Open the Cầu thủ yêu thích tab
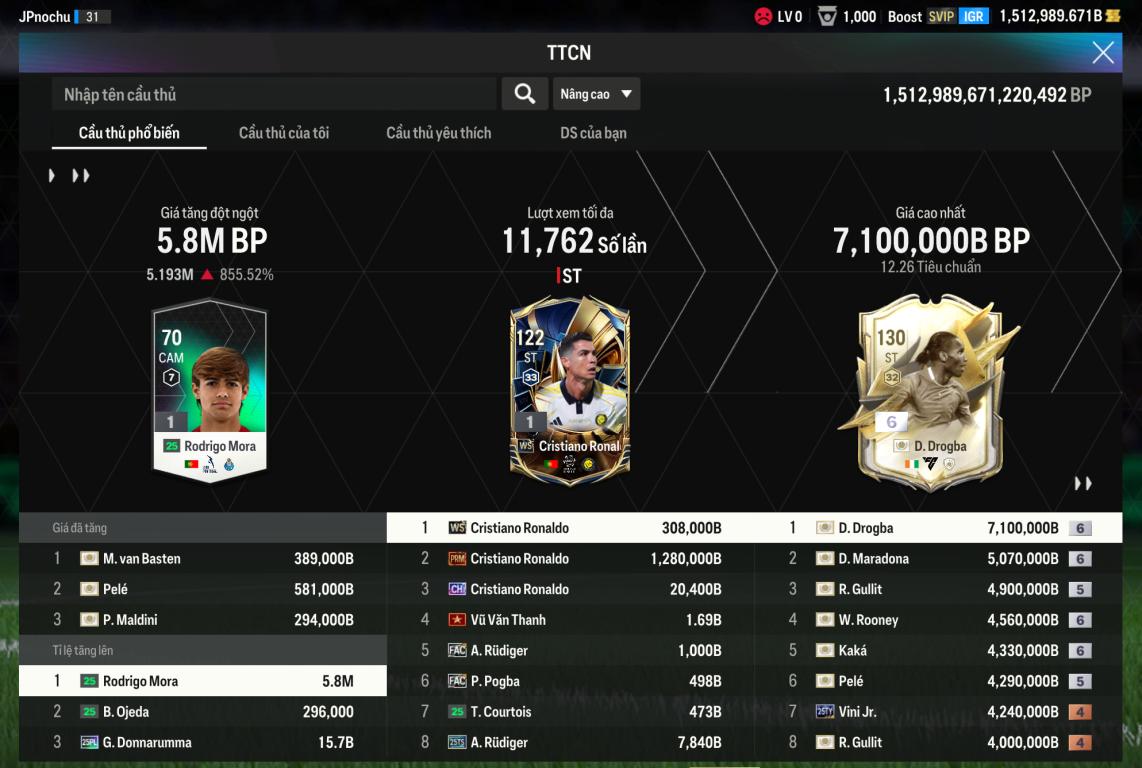This screenshot has height=768, width=1142. pyautogui.click(x=438, y=133)
